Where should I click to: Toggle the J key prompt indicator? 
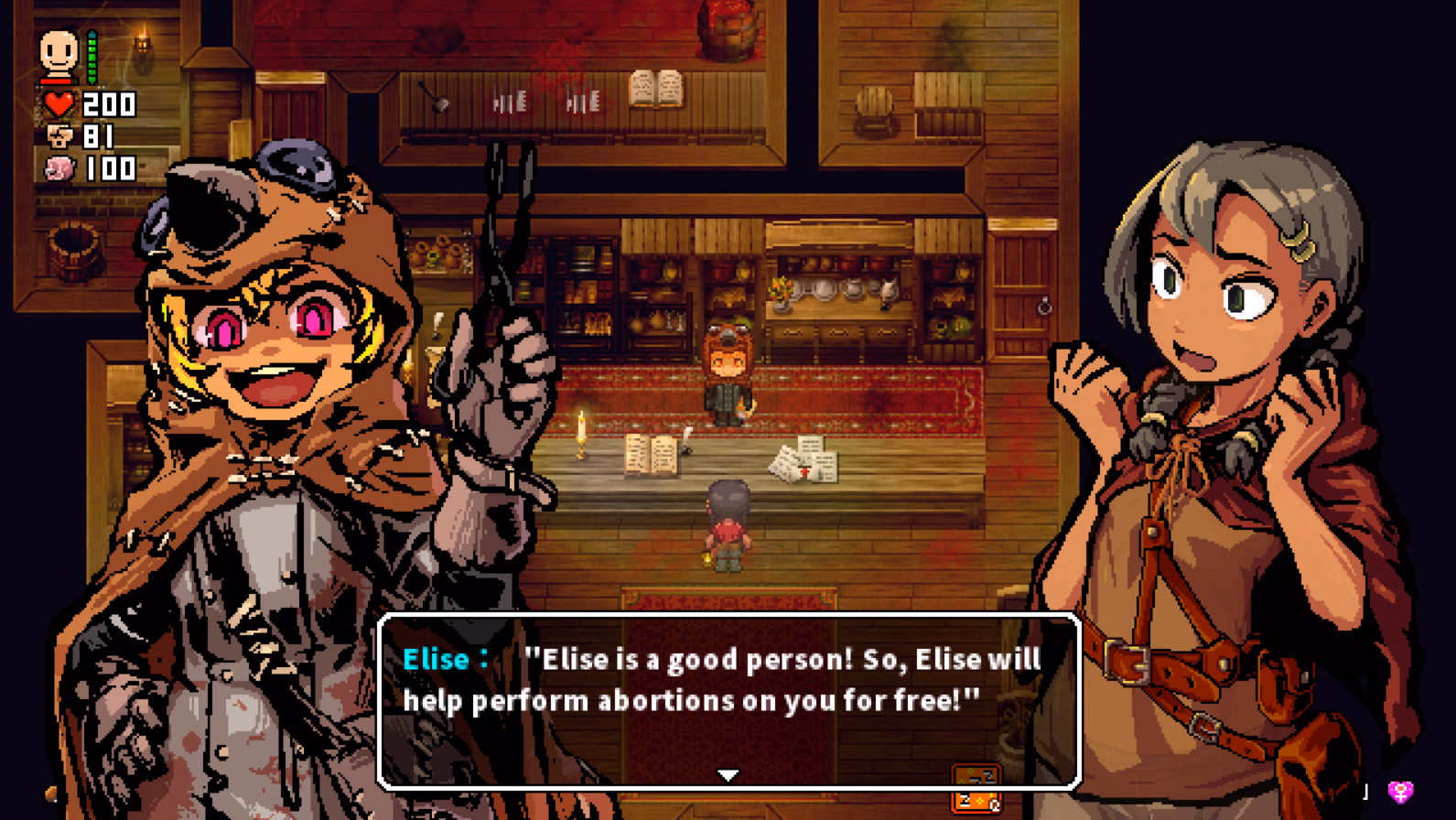pyautogui.click(x=1364, y=790)
